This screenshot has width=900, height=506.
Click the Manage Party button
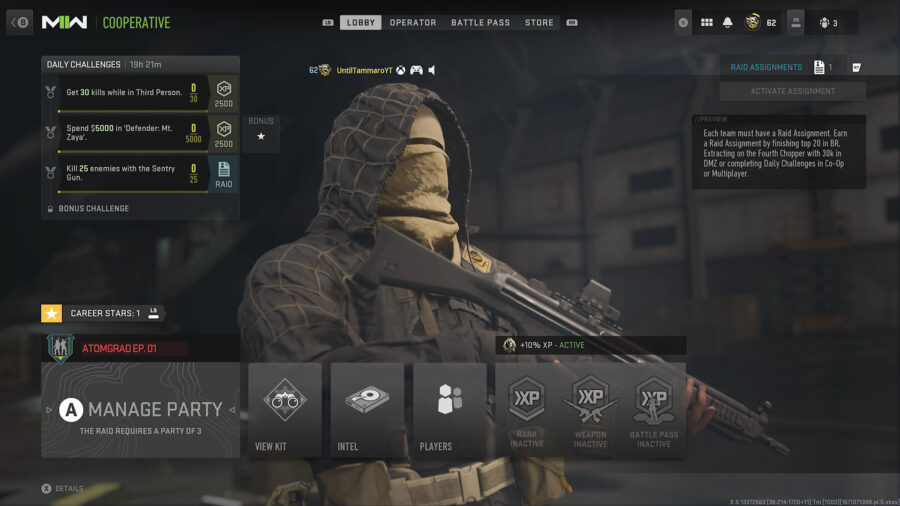click(141, 409)
